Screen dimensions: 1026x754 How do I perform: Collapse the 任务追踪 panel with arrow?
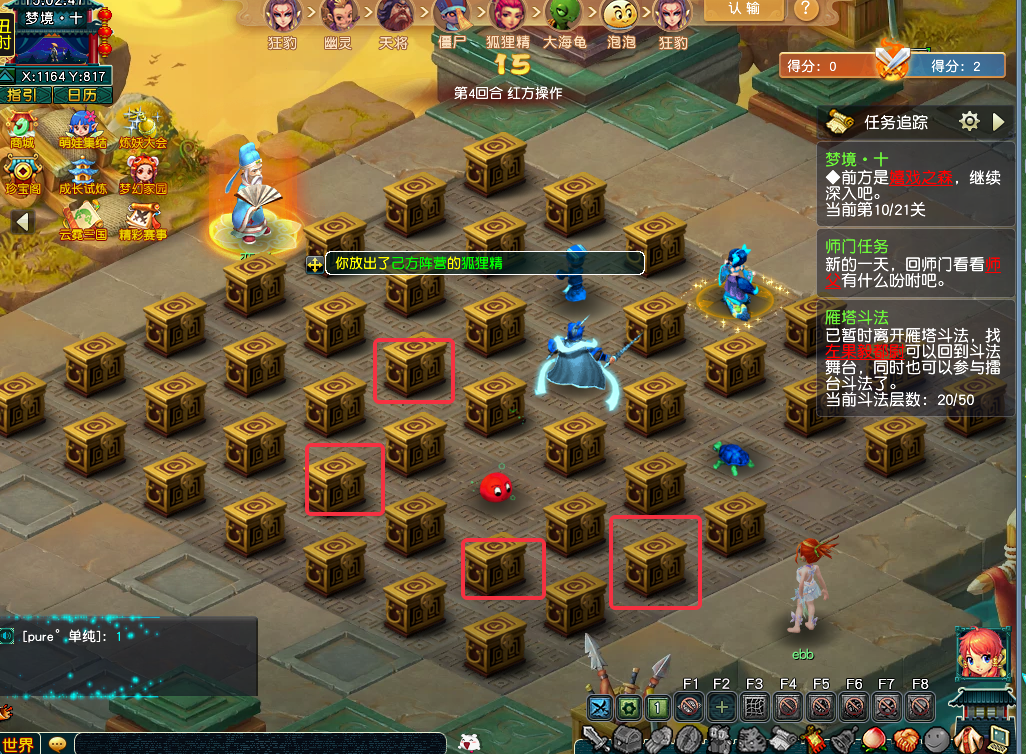(x=998, y=122)
